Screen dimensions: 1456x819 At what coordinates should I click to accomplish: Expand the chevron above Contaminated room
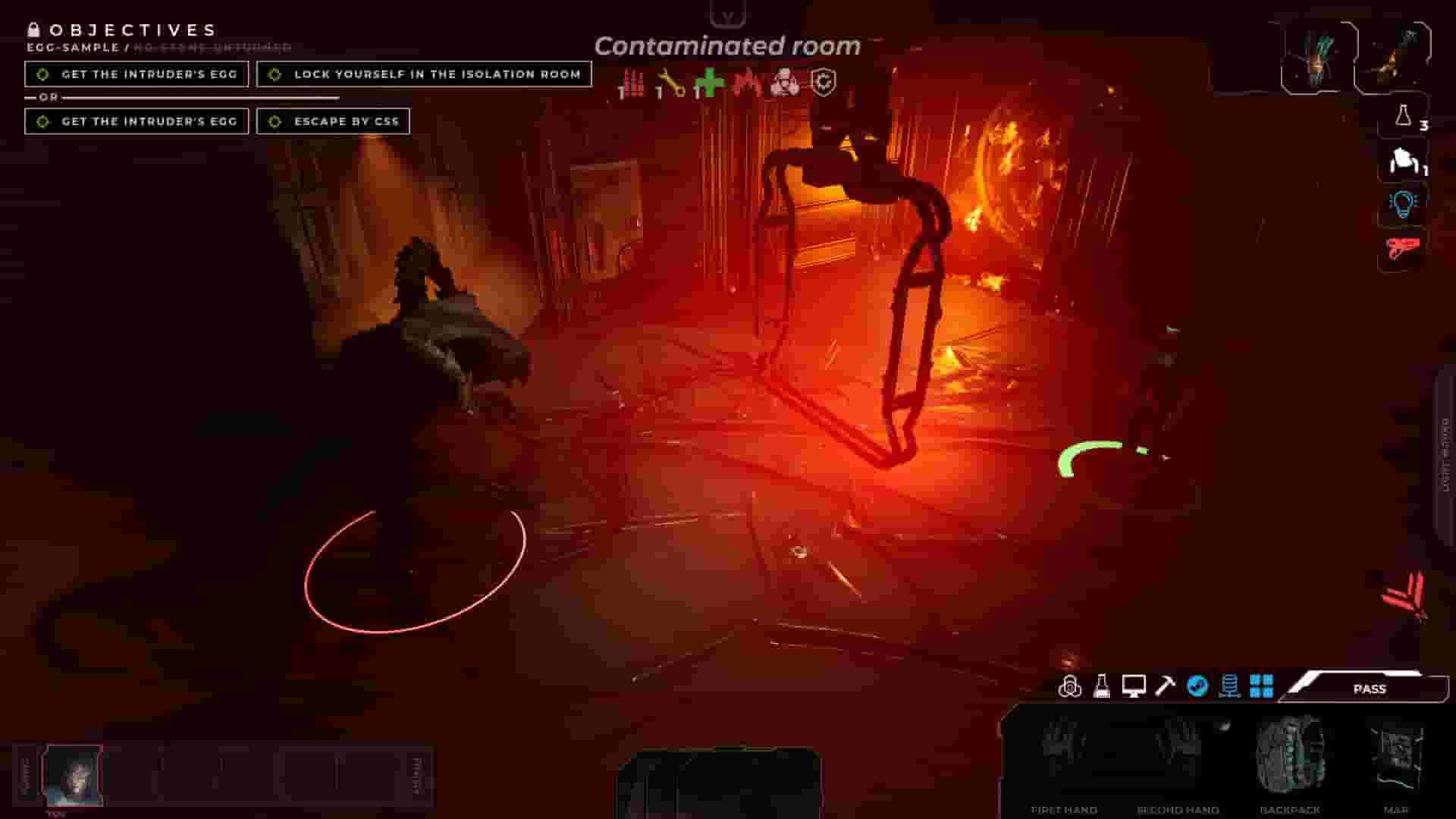tap(728, 14)
